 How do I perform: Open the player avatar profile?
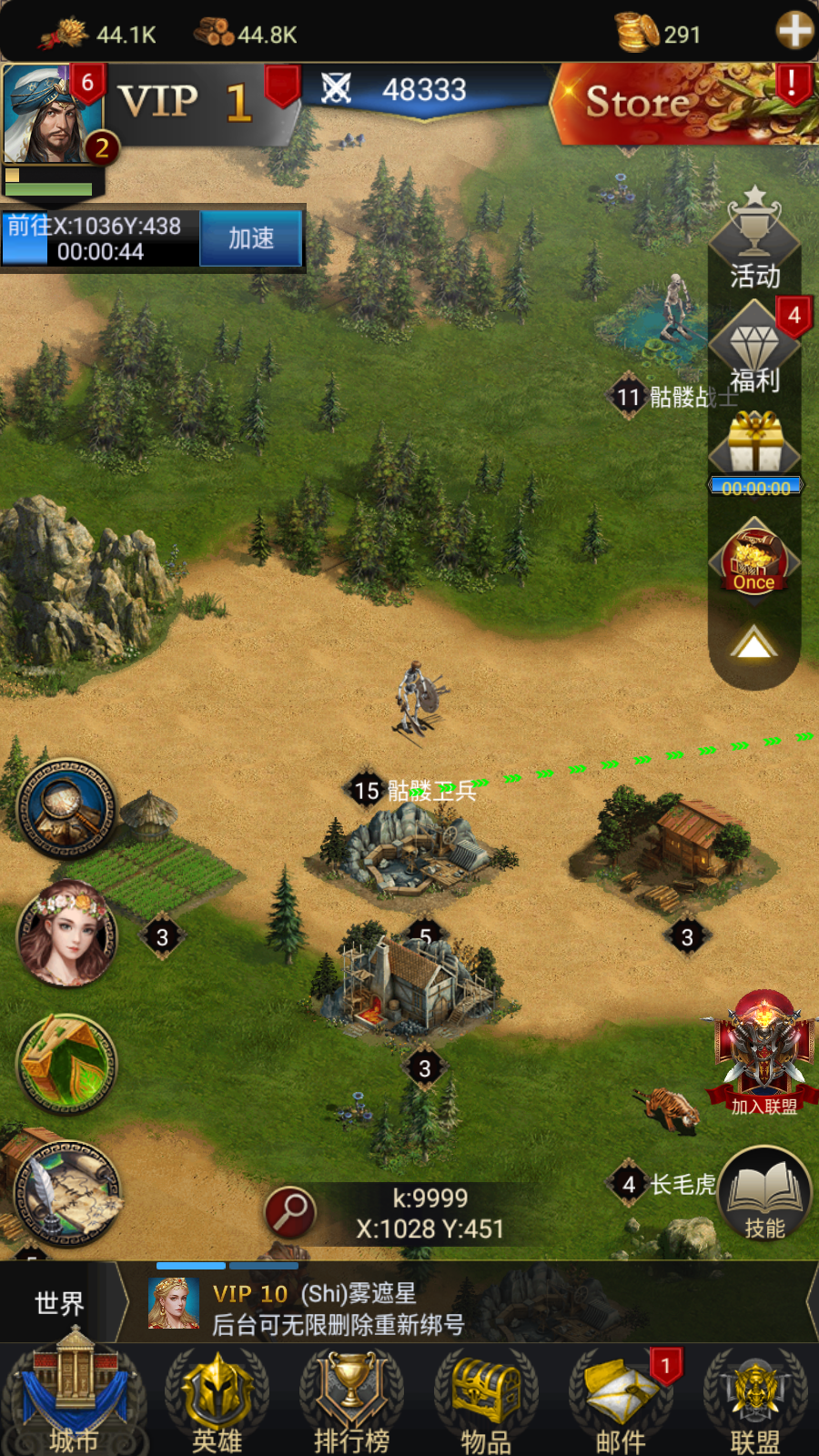point(50,115)
